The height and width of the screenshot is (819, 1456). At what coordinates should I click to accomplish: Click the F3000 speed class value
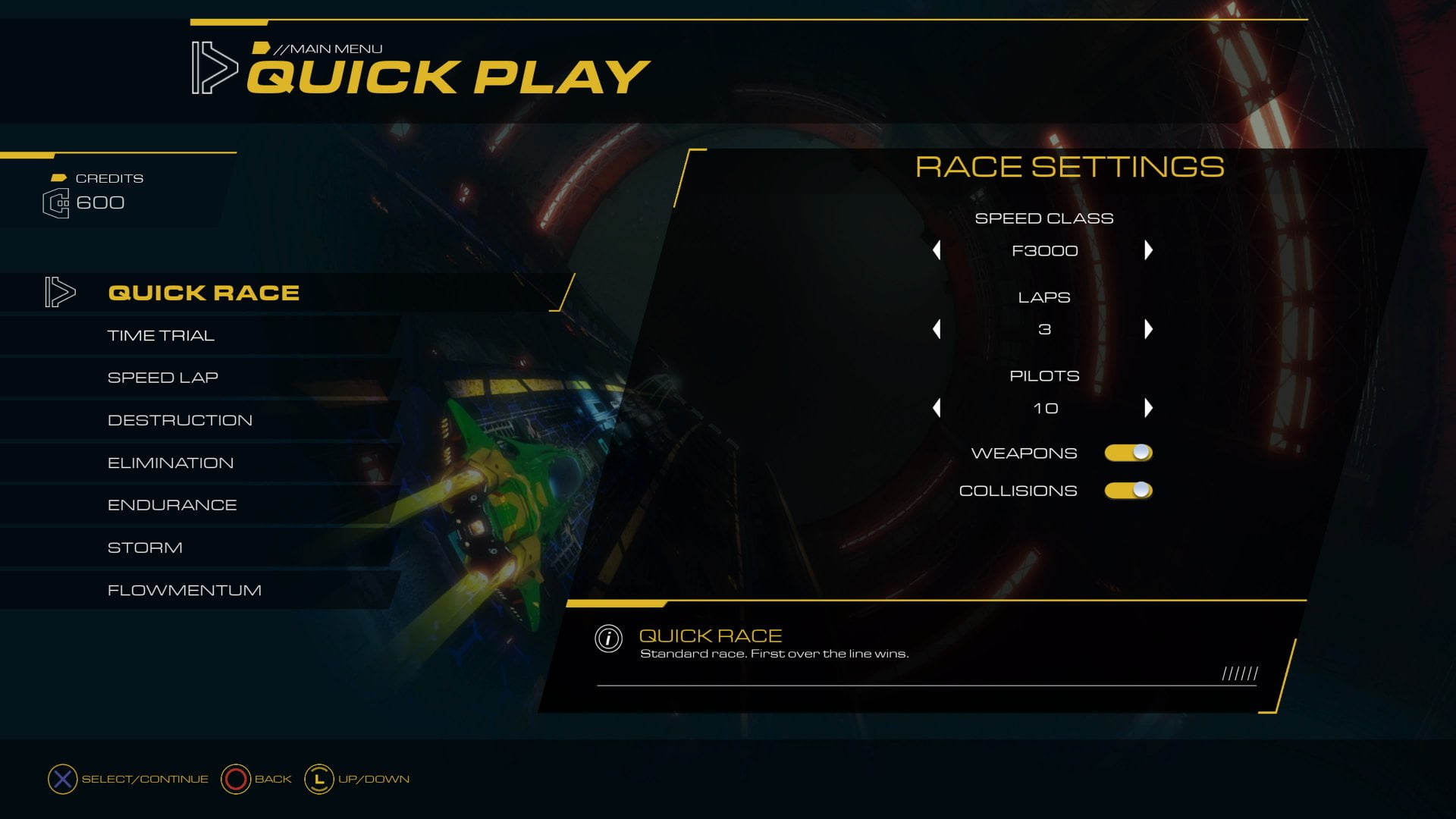coord(1044,250)
